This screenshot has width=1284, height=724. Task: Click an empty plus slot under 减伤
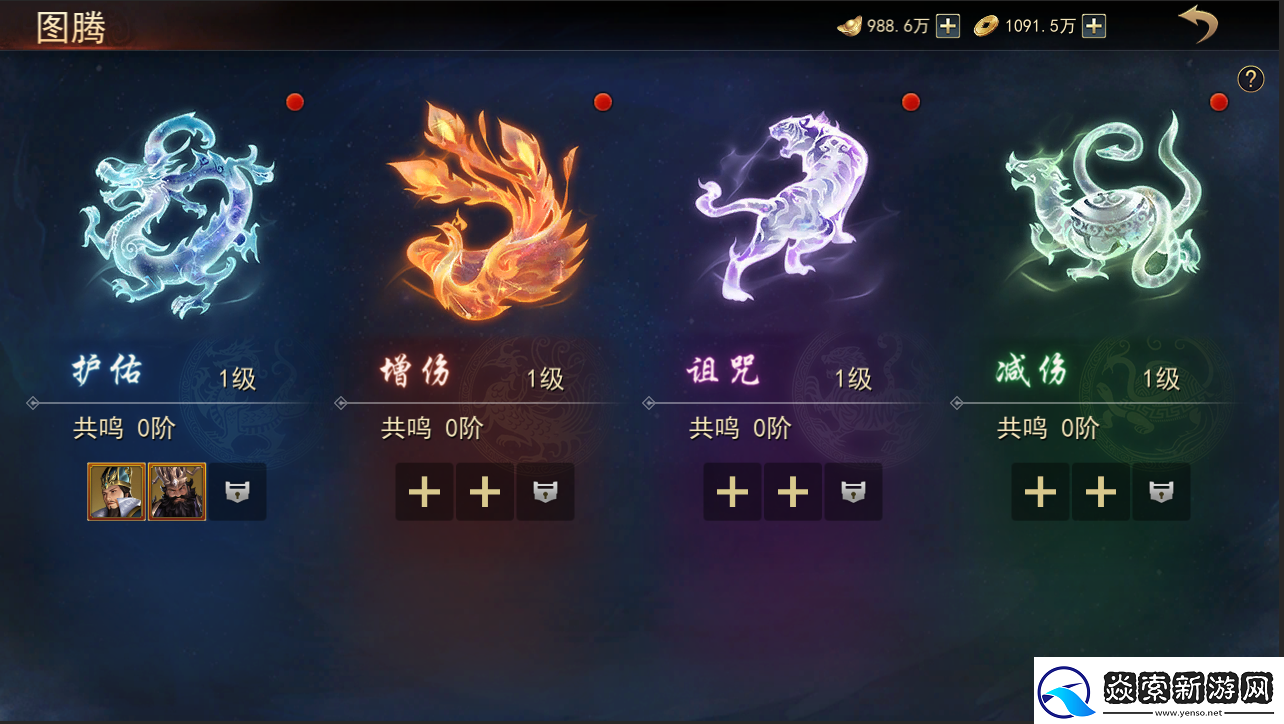1040,491
